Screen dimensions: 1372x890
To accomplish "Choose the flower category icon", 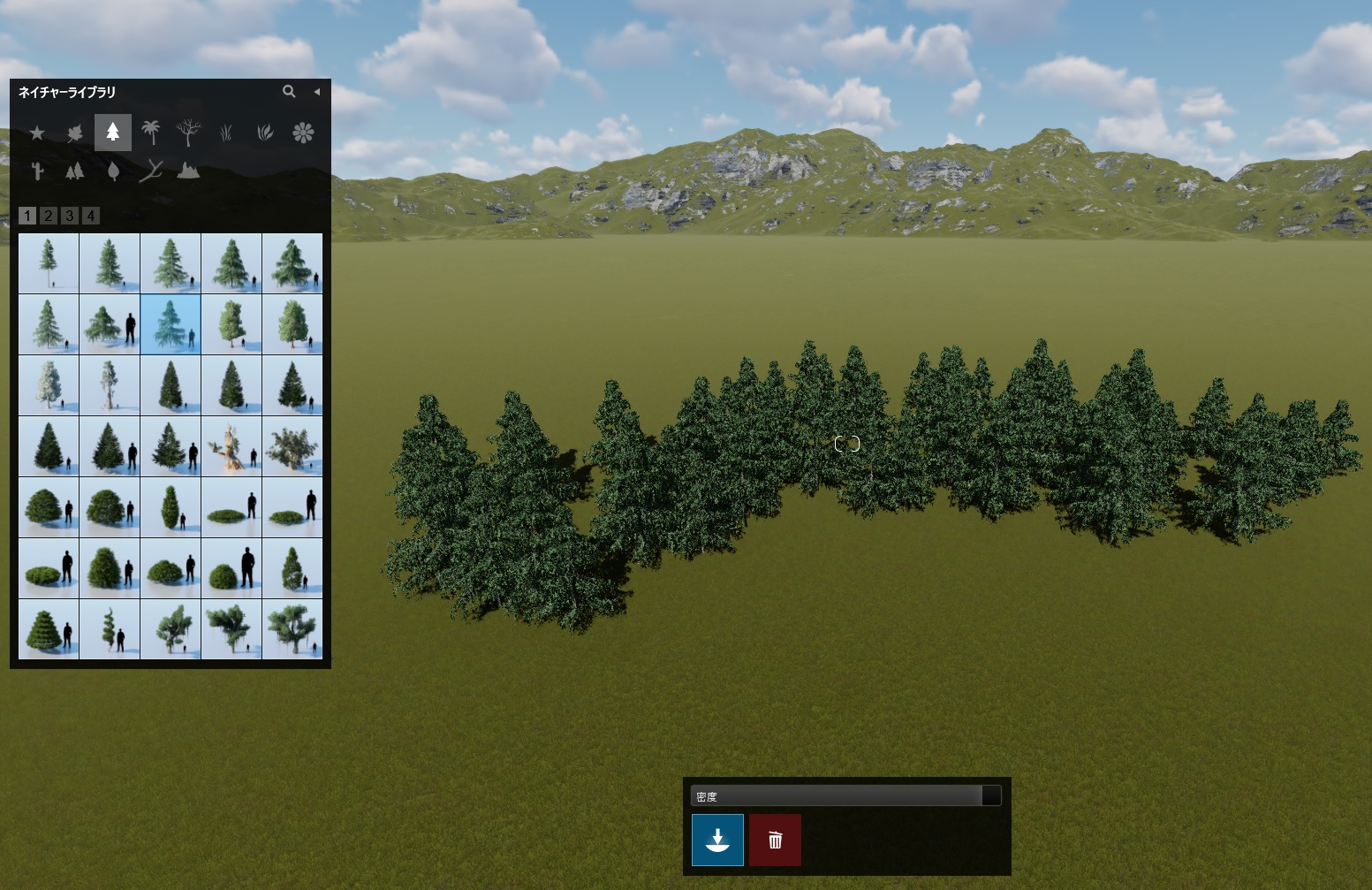I will coord(303,133).
